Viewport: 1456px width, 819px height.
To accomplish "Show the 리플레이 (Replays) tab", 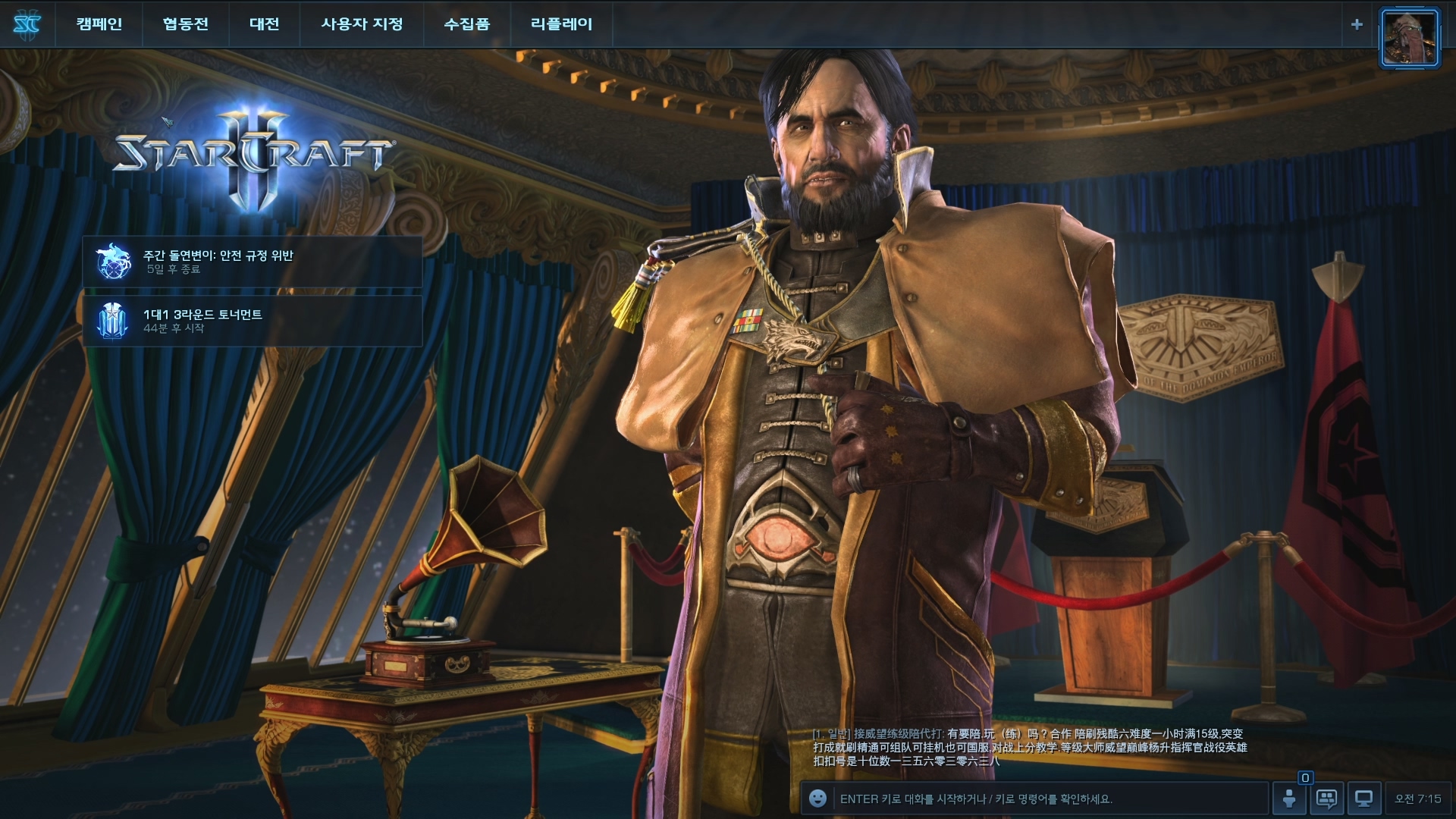I will click(561, 24).
